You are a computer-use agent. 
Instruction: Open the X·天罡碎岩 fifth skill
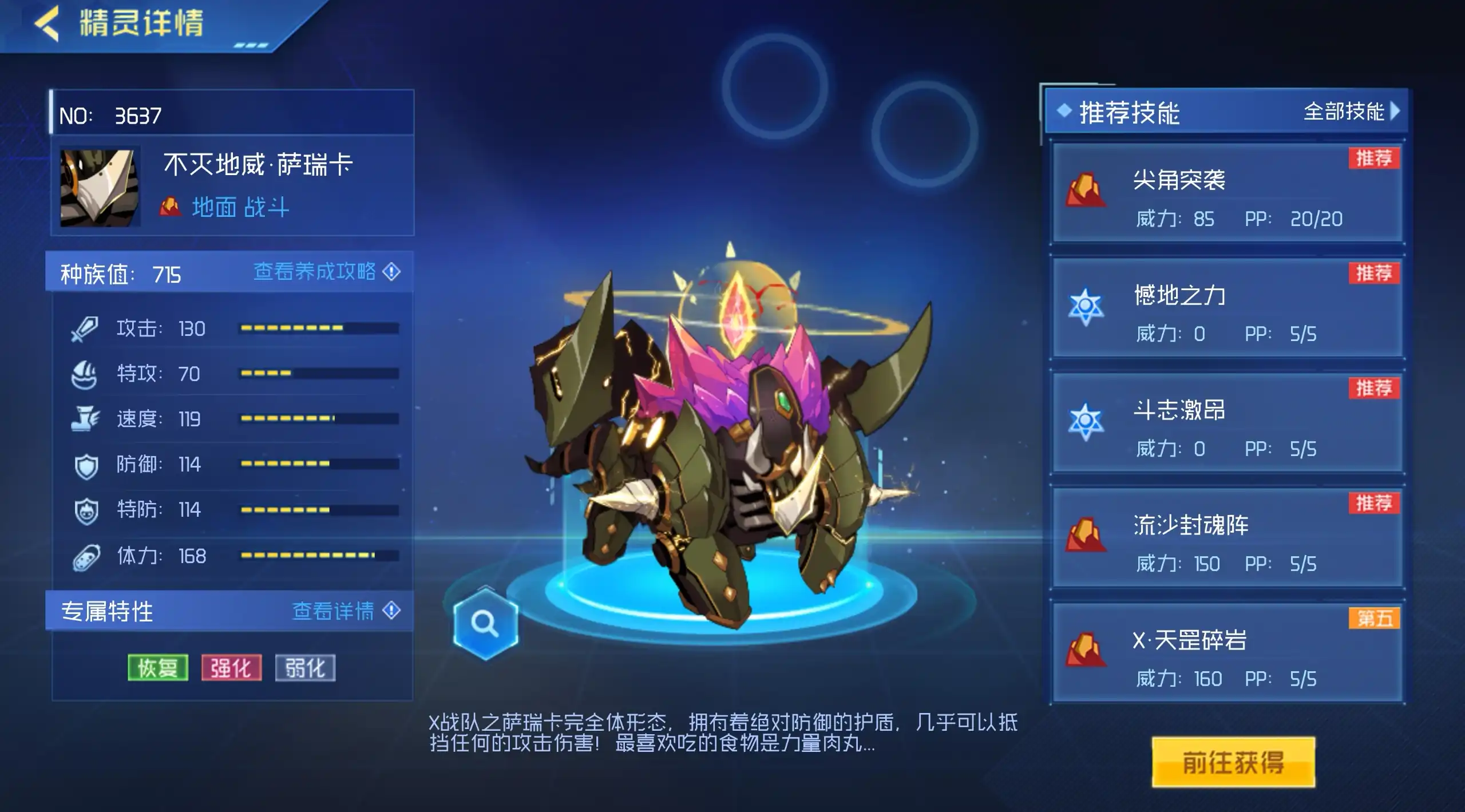click(x=1227, y=653)
